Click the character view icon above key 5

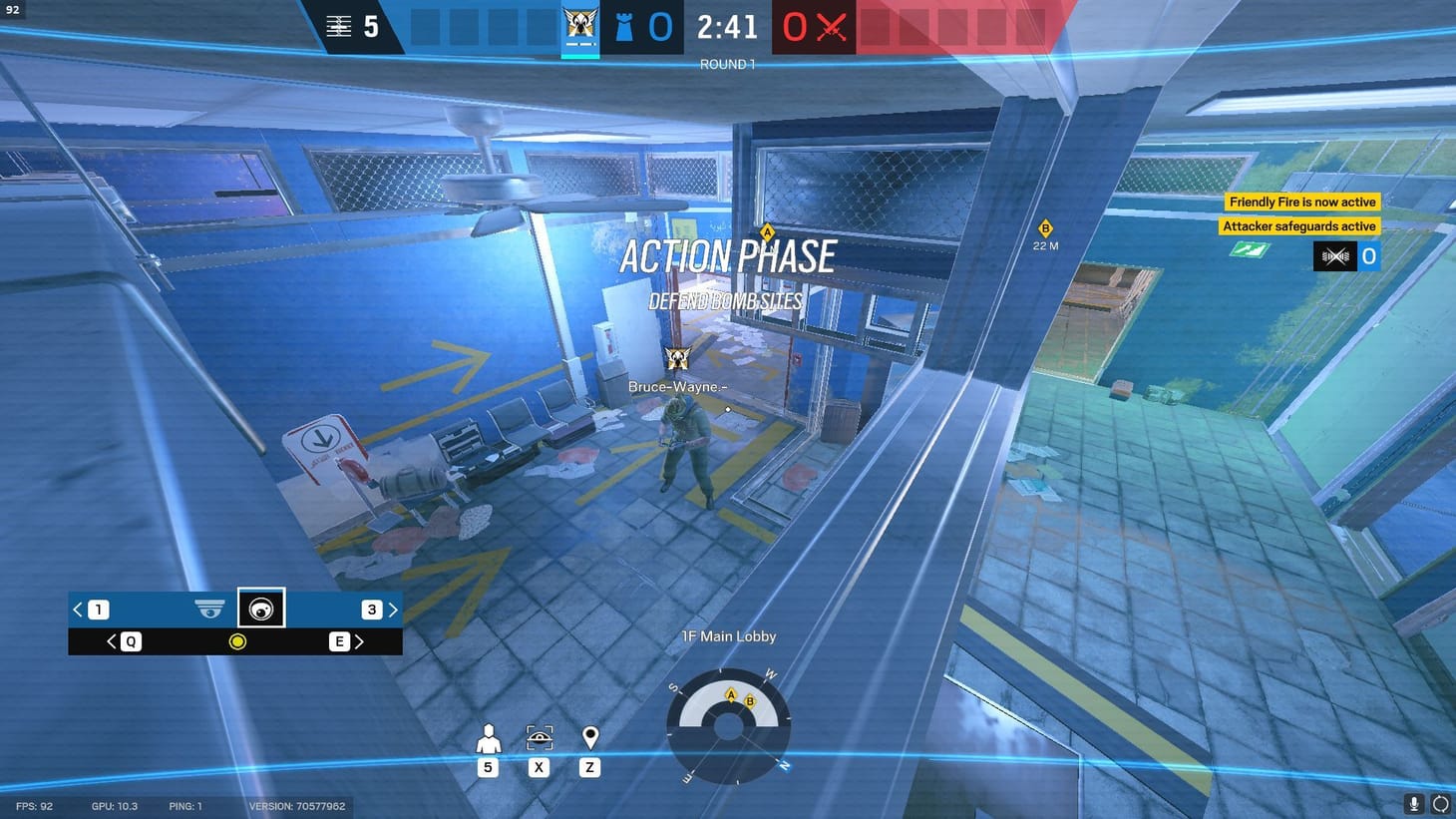pyautogui.click(x=488, y=738)
